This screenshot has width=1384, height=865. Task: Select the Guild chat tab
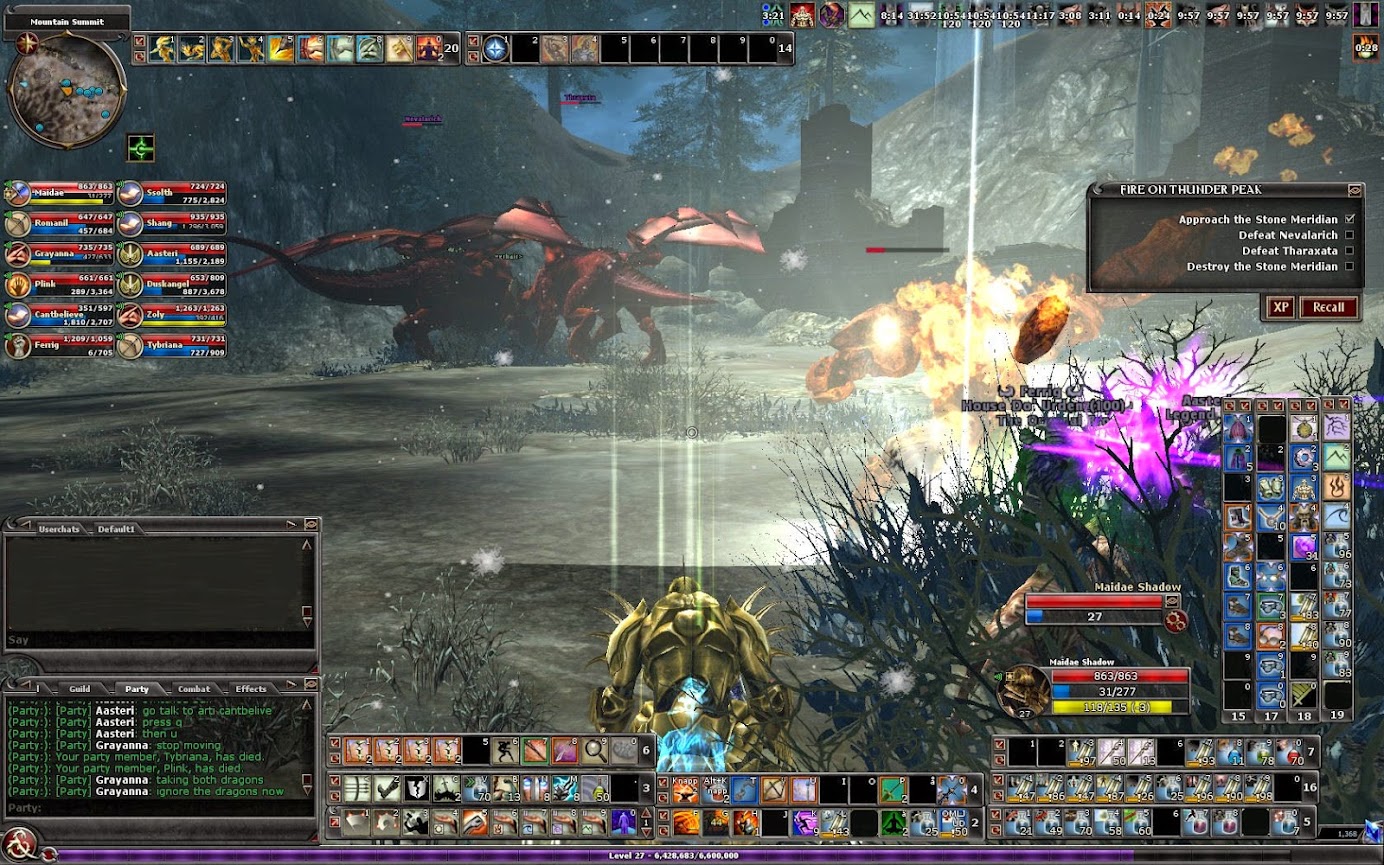[x=79, y=688]
